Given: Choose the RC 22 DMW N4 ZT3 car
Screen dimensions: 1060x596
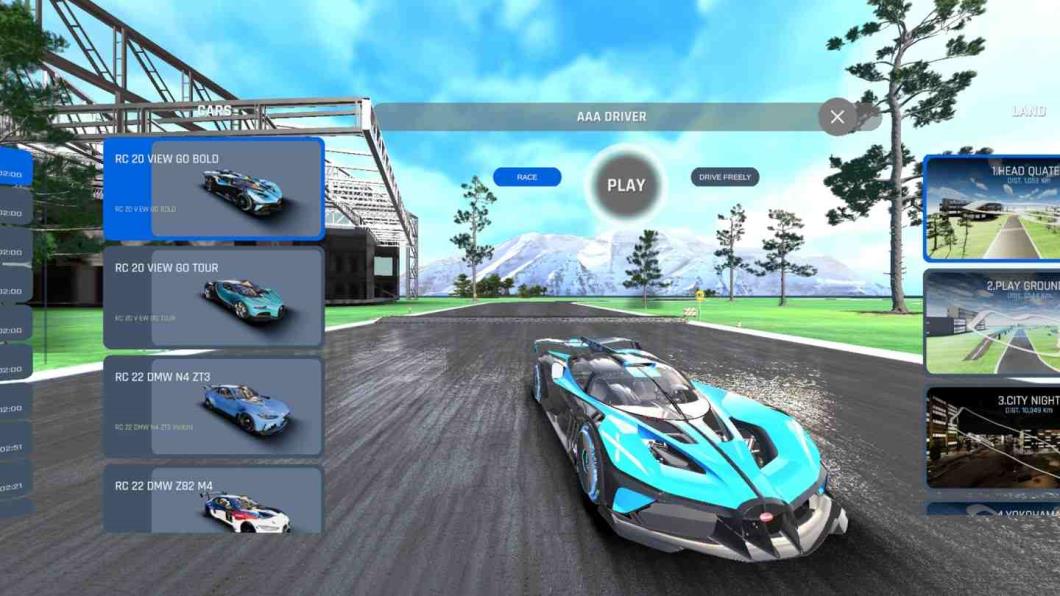Looking at the screenshot, I should coord(213,407).
